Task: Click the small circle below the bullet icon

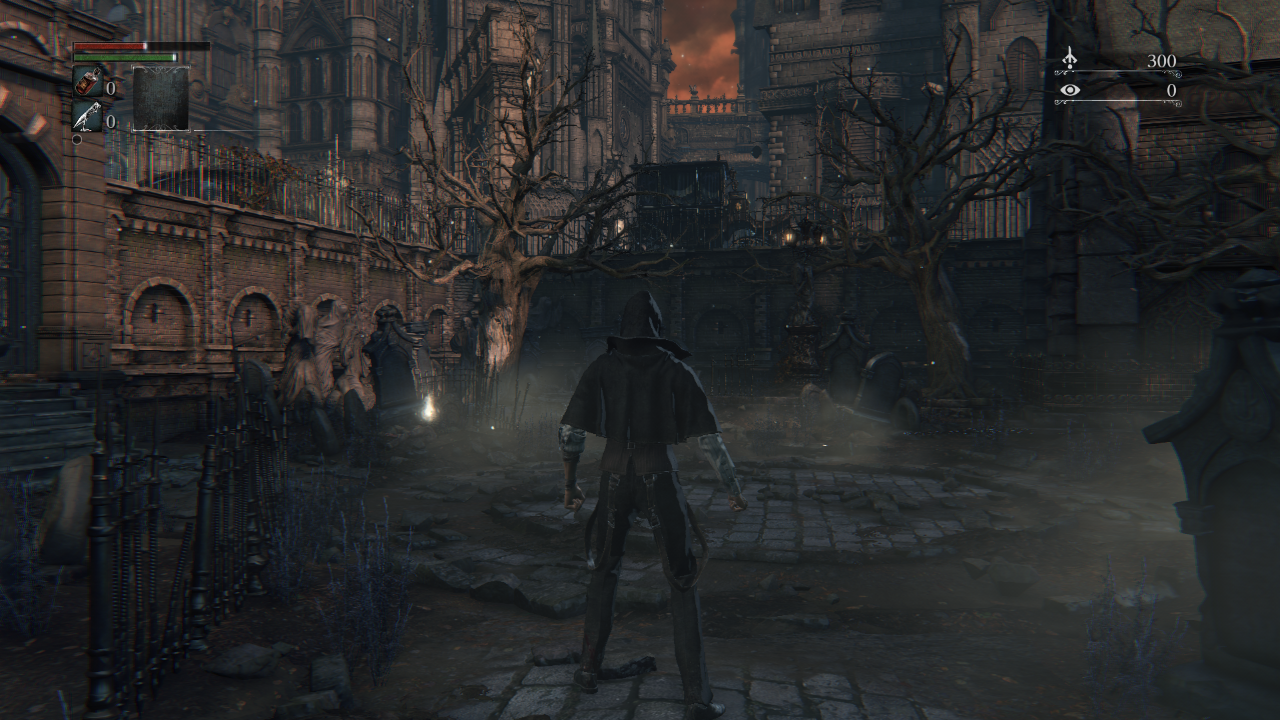Action: pyautogui.click(x=77, y=140)
